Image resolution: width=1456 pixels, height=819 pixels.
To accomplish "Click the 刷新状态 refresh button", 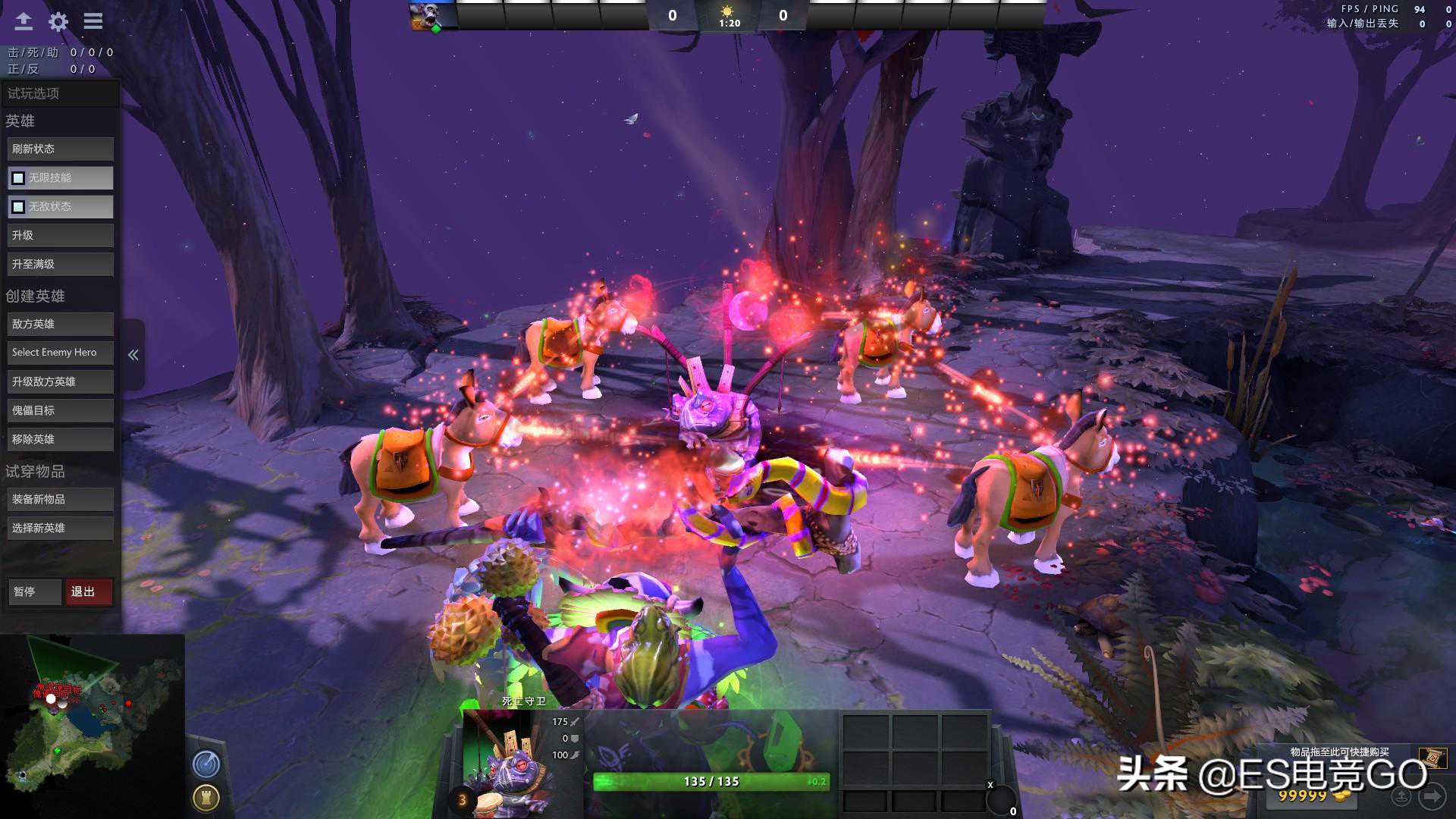I will click(x=61, y=149).
